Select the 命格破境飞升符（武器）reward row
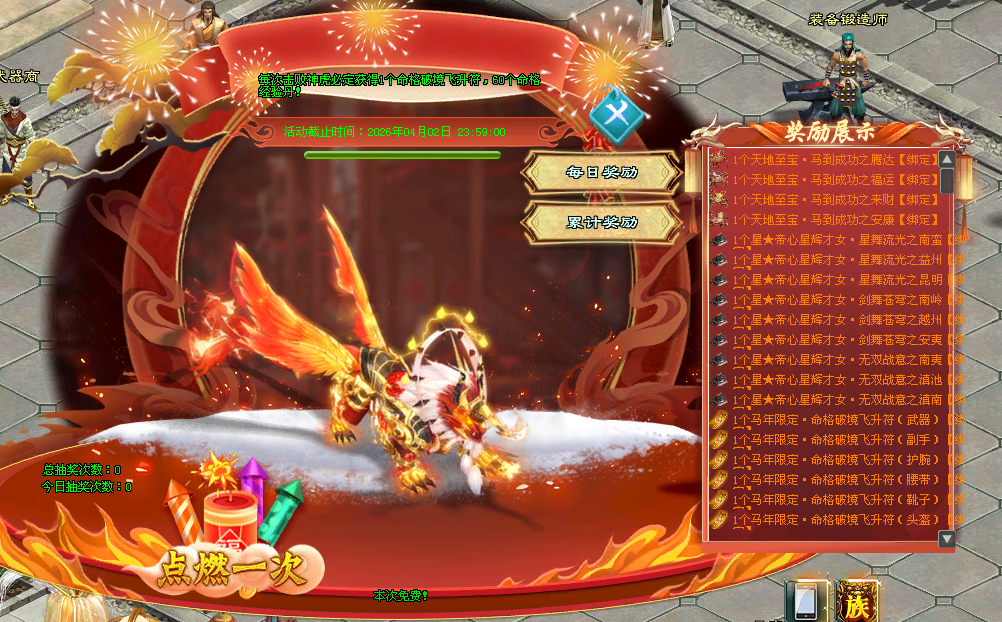1002x622 pixels. pos(840,420)
